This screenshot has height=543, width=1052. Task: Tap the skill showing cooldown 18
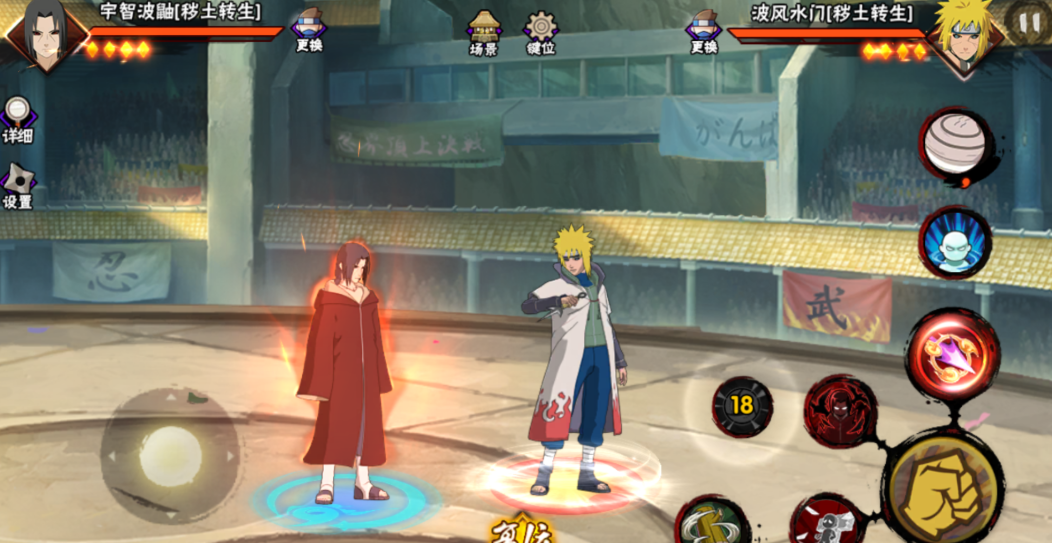(x=742, y=405)
